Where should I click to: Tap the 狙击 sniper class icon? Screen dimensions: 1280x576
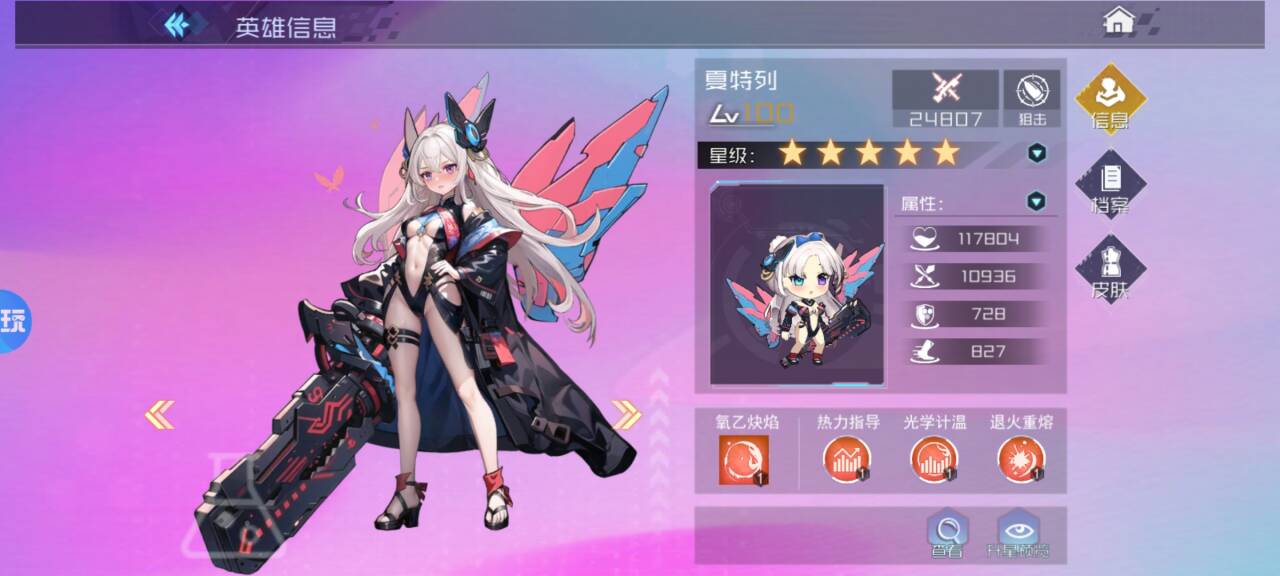1032,98
